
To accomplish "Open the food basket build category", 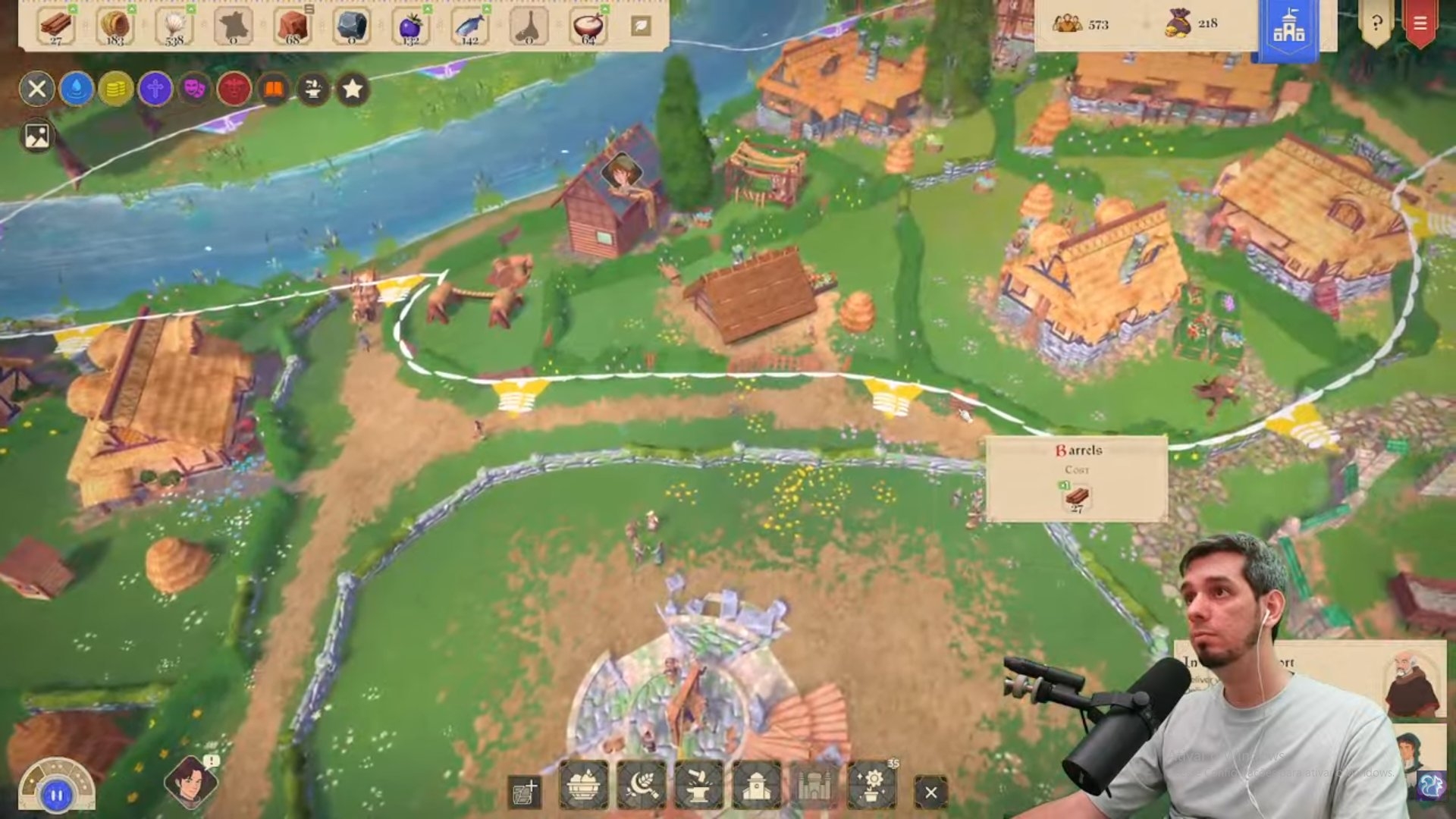I will coord(583,786).
